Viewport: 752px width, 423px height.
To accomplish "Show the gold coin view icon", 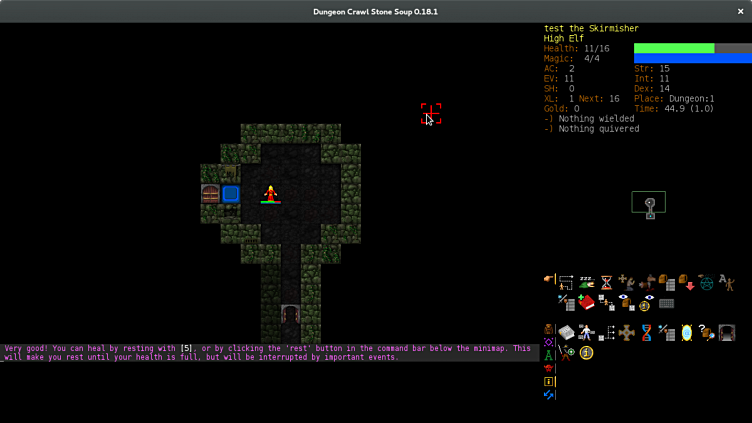I will pos(645,303).
